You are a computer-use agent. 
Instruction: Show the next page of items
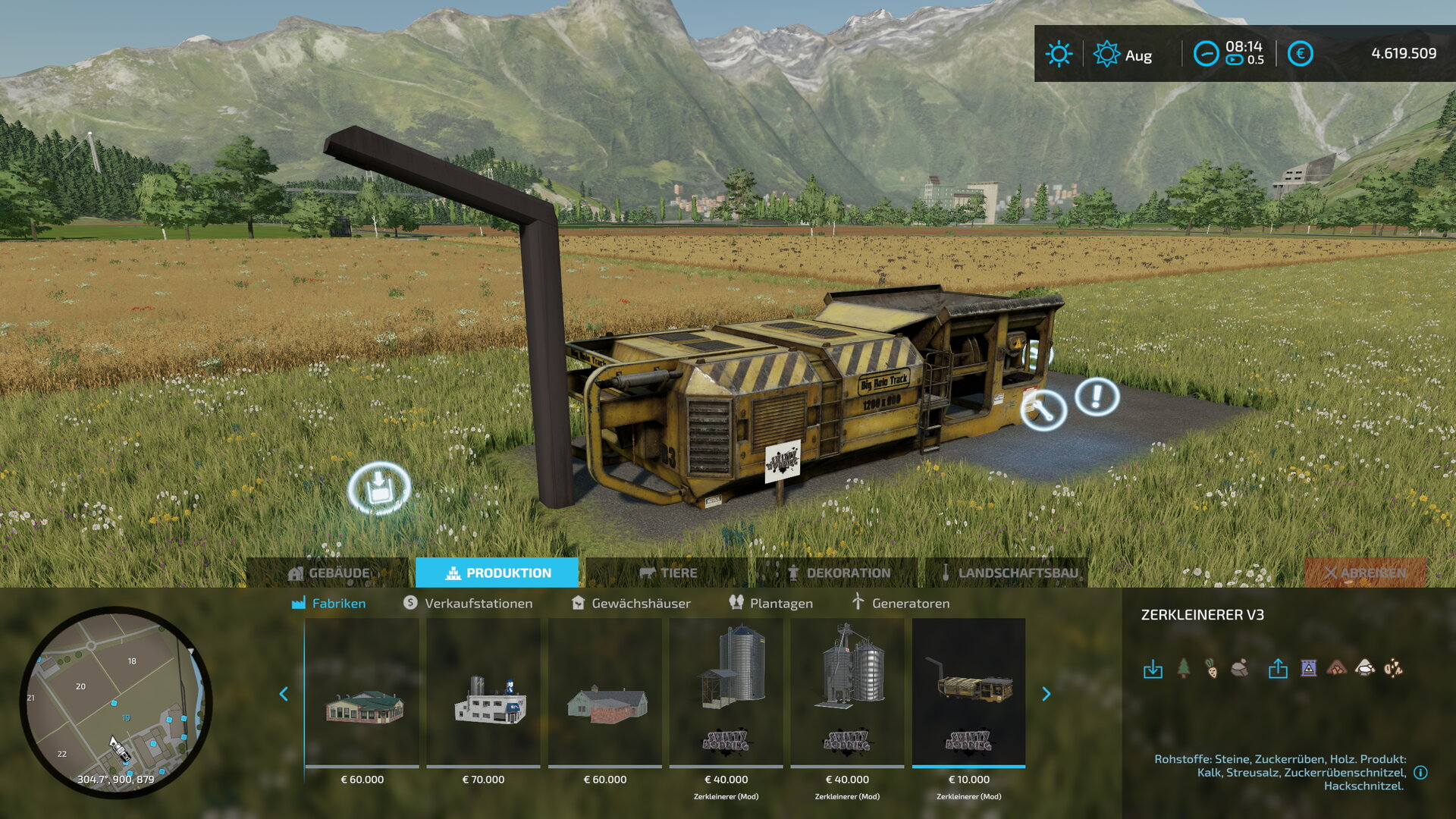pos(1046,694)
